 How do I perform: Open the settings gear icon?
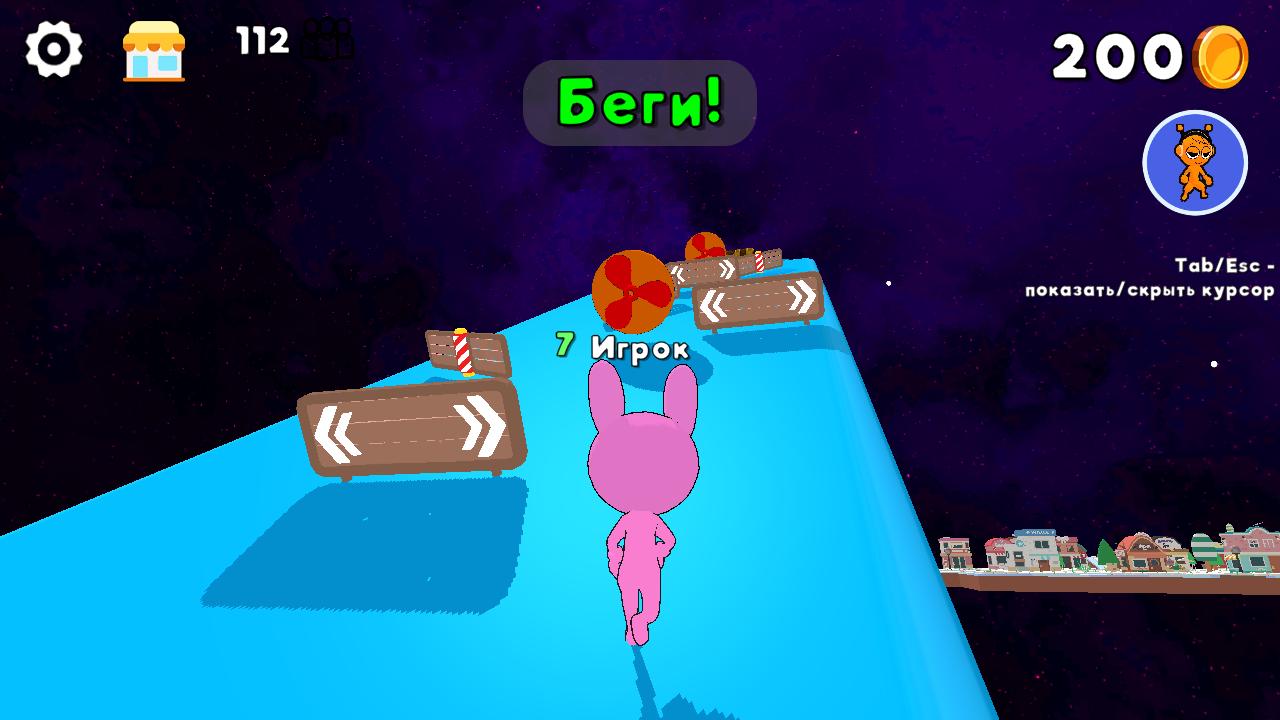(x=55, y=46)
